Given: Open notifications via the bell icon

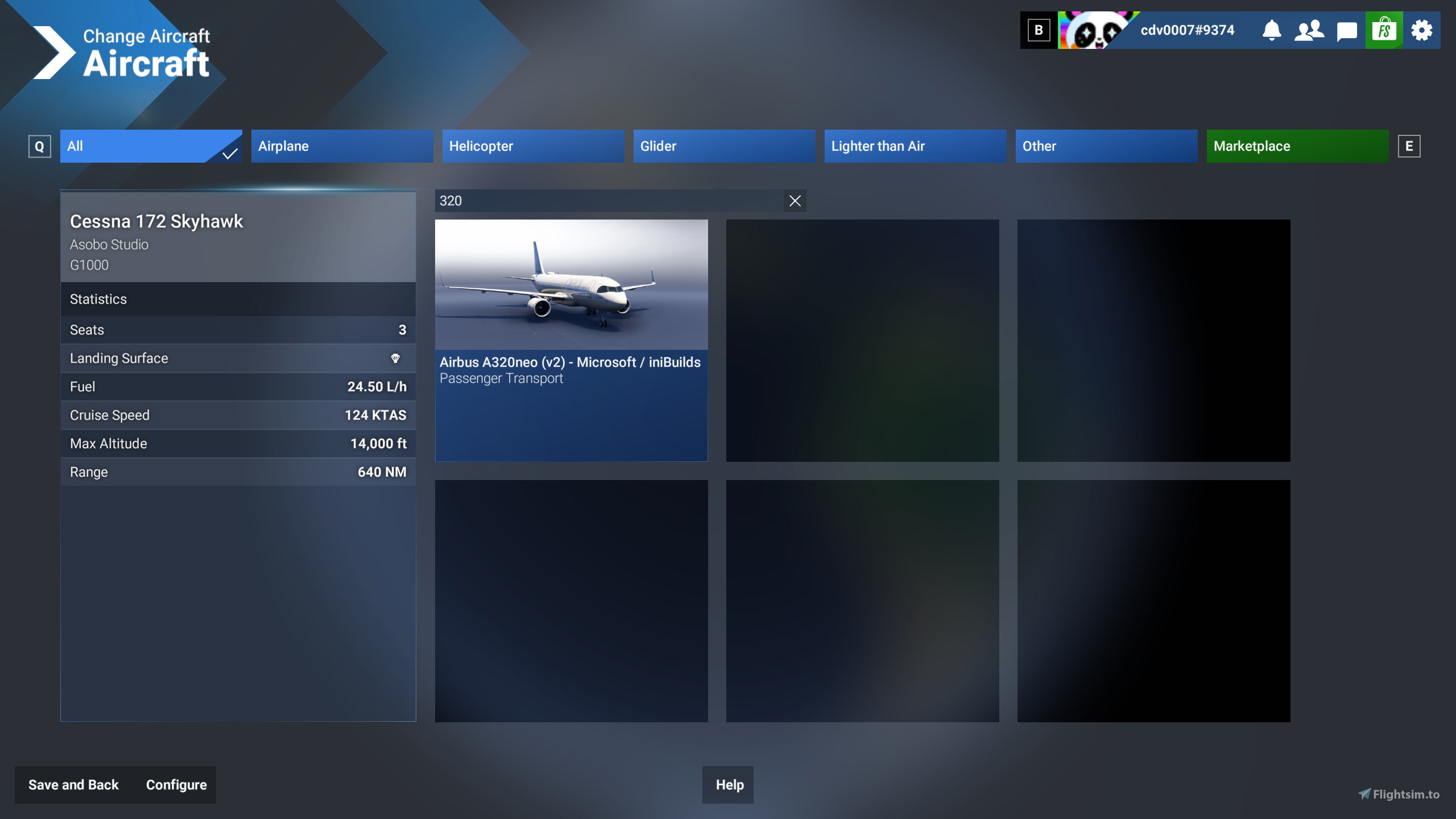Looking at the screenshot, I should (x=1272, y=30).
